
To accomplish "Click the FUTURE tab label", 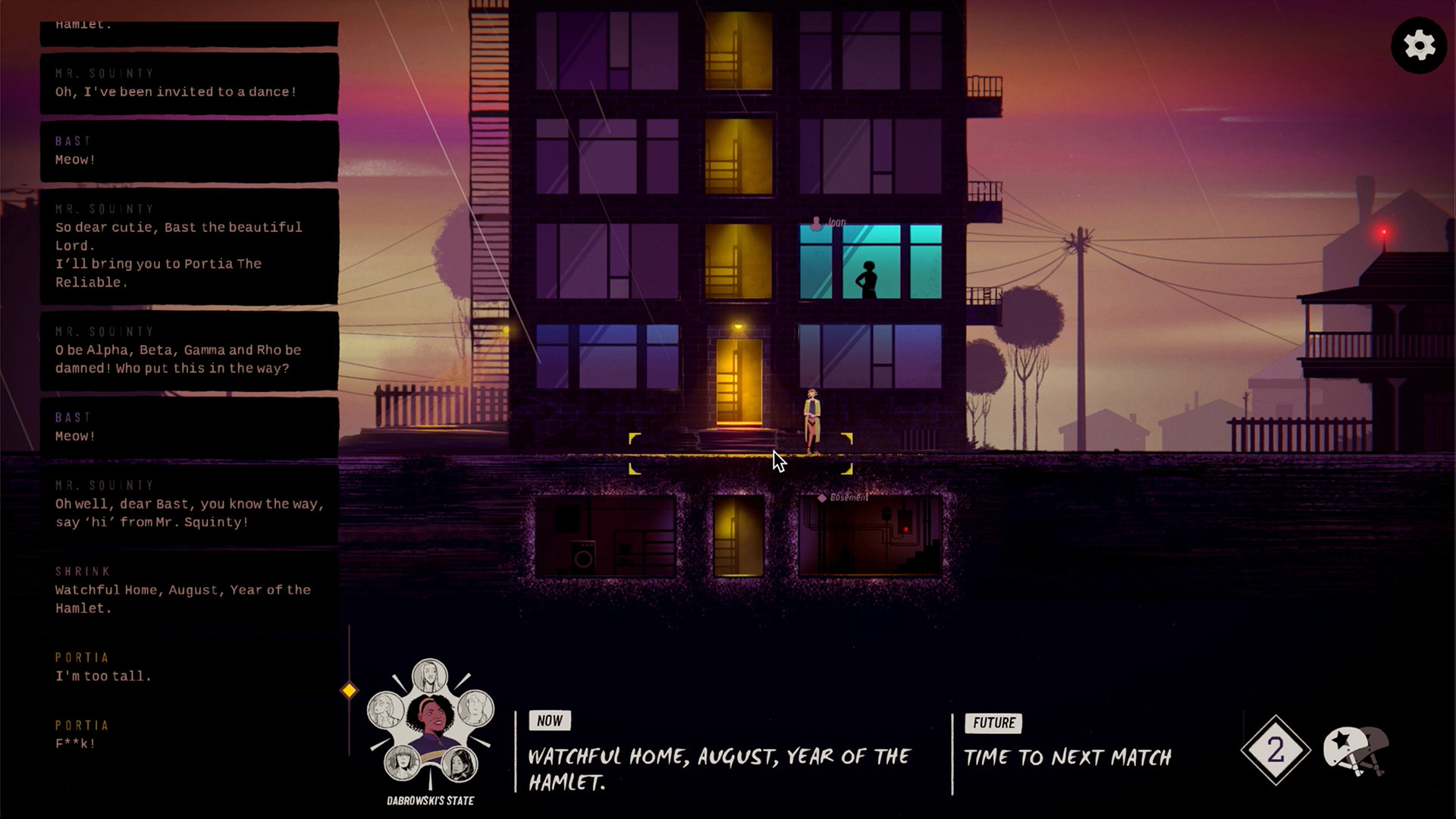I will click(993, 723).
